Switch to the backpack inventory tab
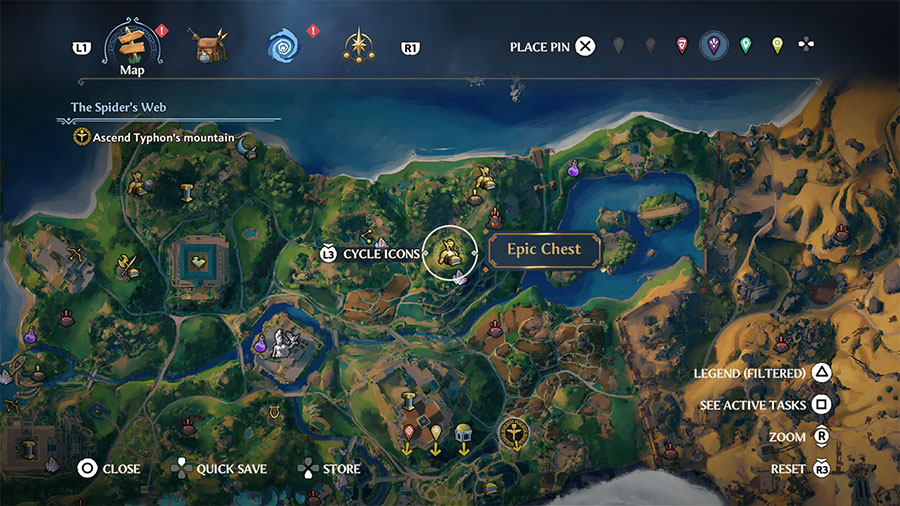The height and width of the screenshot is (506, 900). [x=210, y=45]
